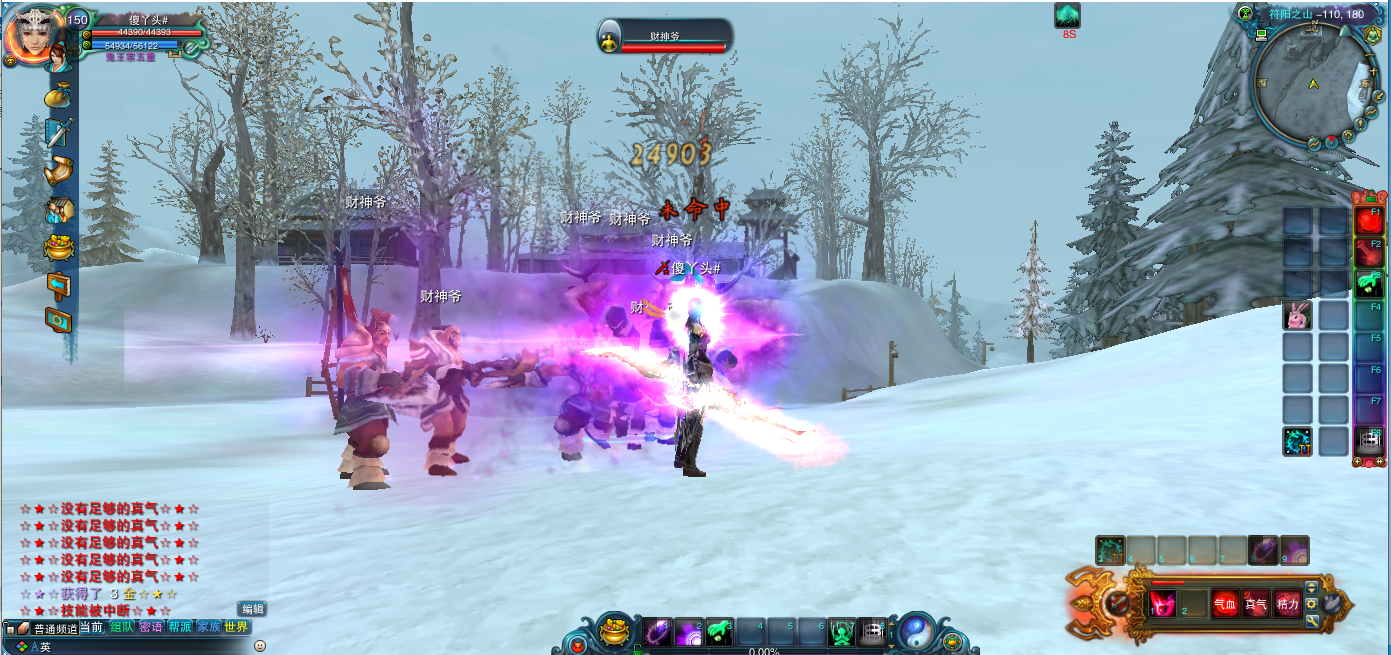The image size is (1391, 655).
Task: Open the gold treasure pot on bottom bar
Action: [615, 632]
